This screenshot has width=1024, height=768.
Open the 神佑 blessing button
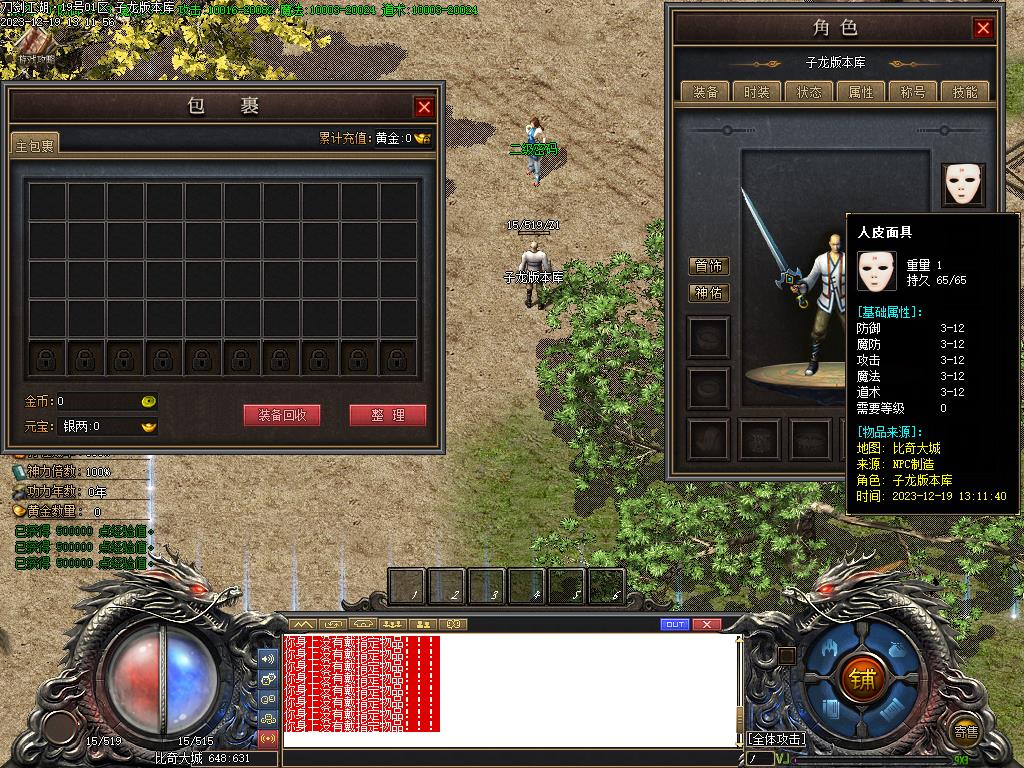click(709, 293)
